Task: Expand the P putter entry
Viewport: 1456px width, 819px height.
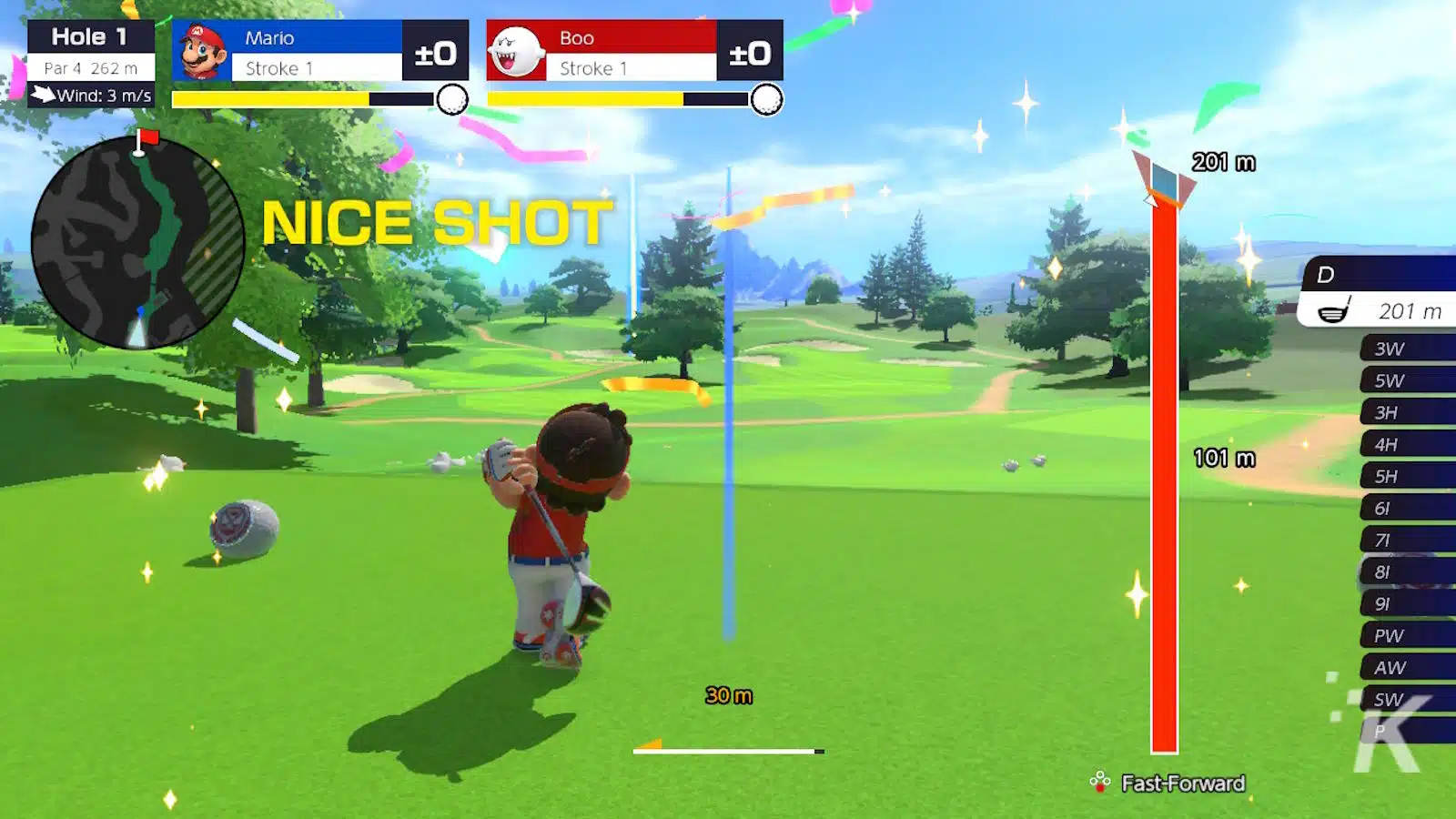Action: (1392, 732)
